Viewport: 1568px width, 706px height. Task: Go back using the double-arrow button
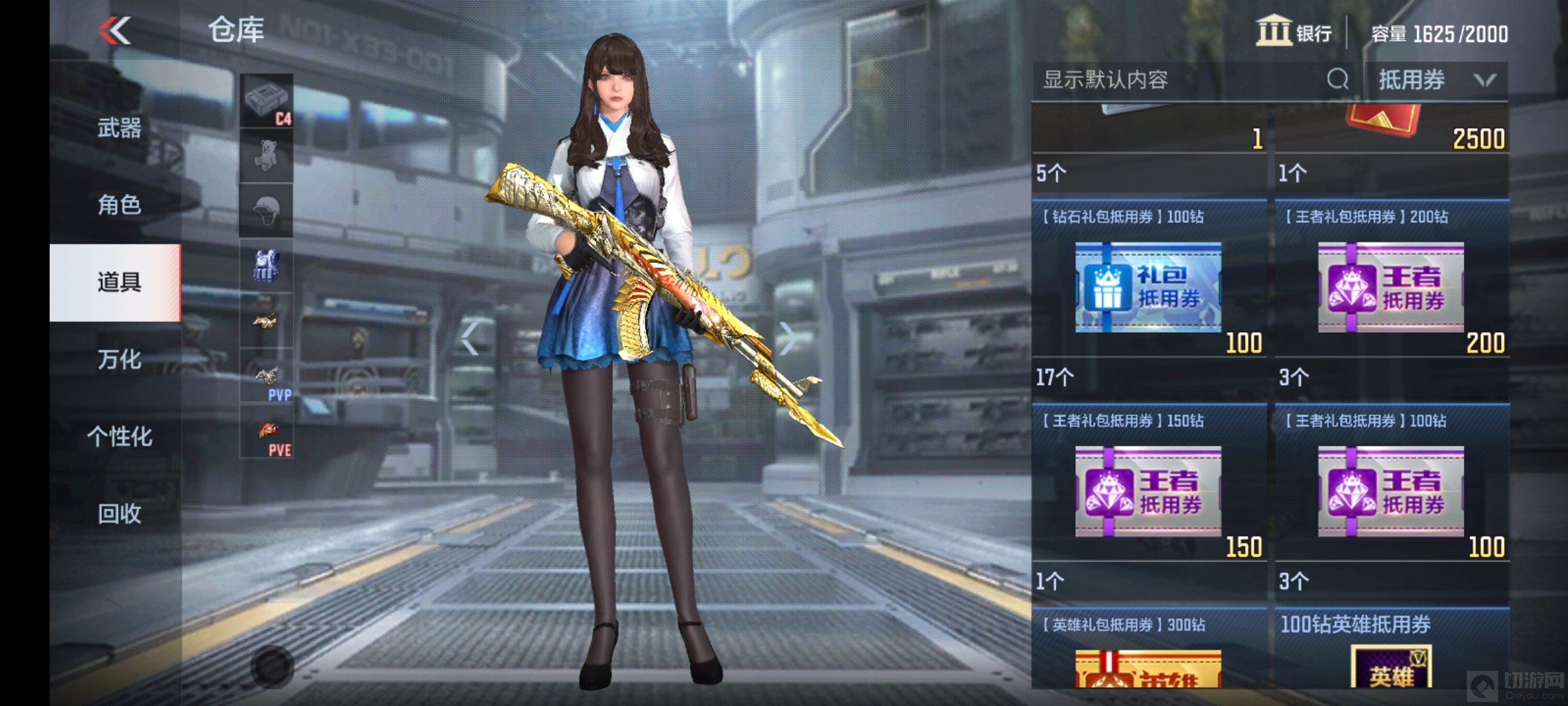point(115,31)
